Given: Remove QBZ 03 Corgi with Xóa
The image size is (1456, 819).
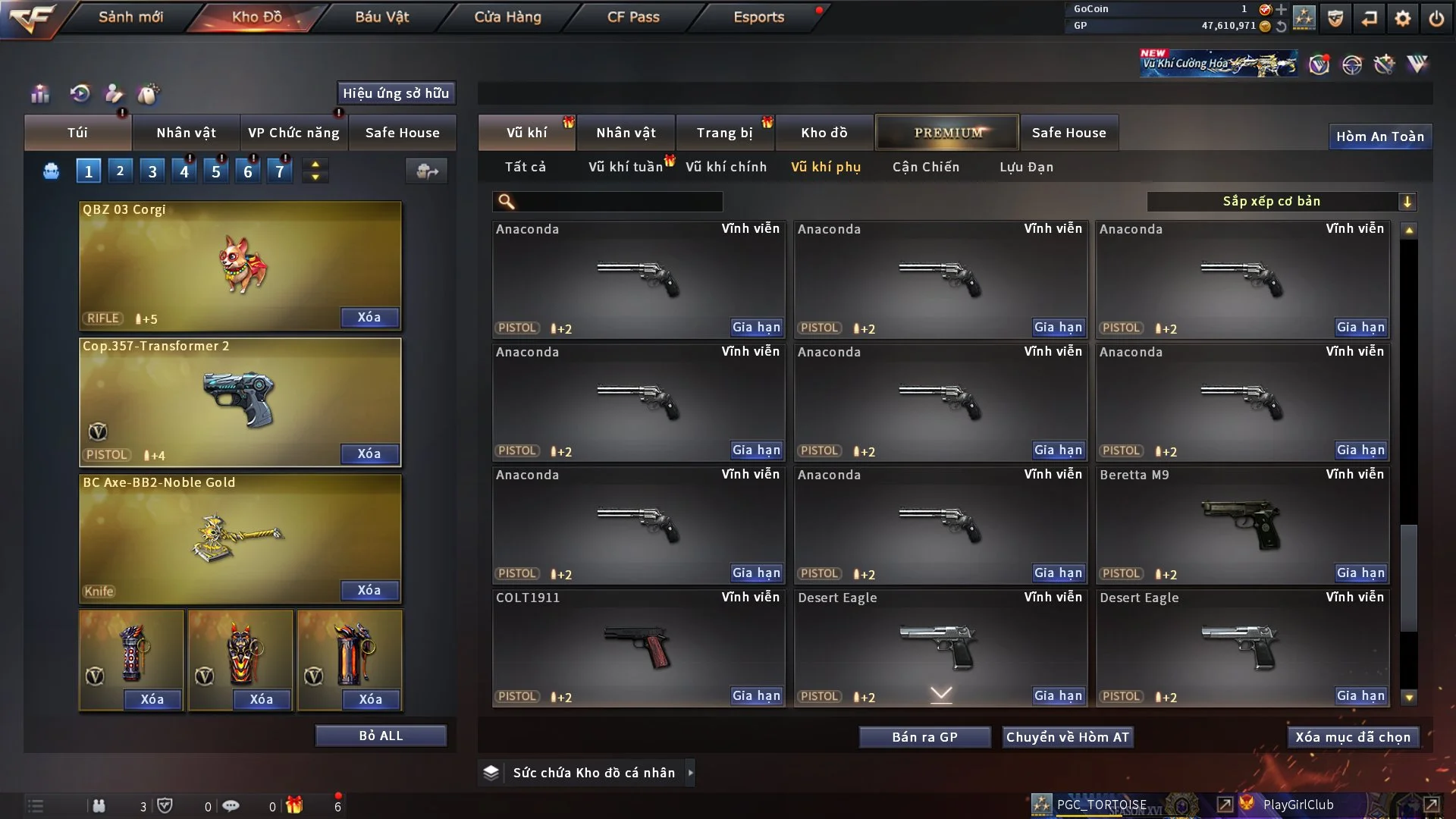Looking at the screenshot, I should (x=369, y=317).
